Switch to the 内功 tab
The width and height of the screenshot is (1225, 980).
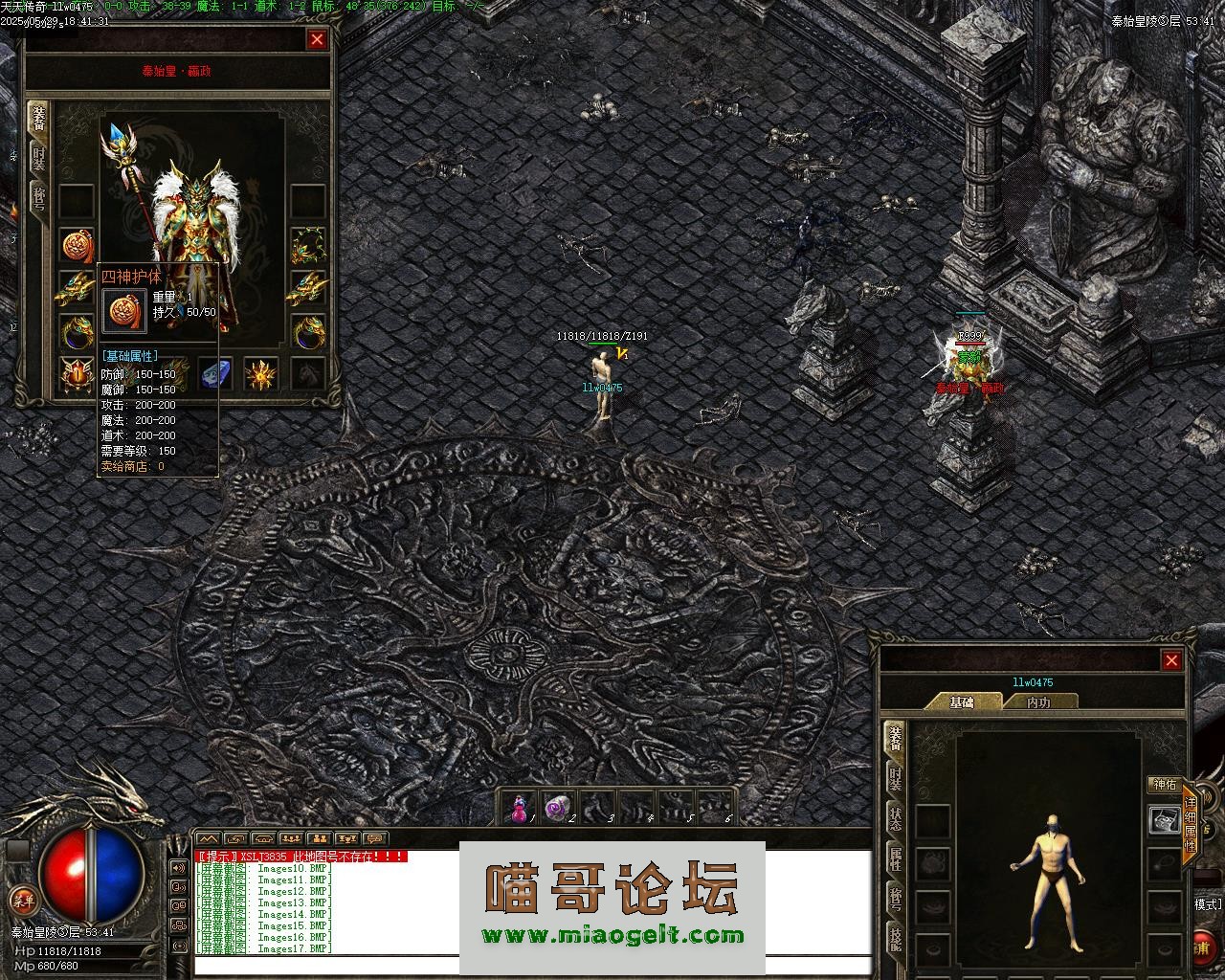[1038, 702]
